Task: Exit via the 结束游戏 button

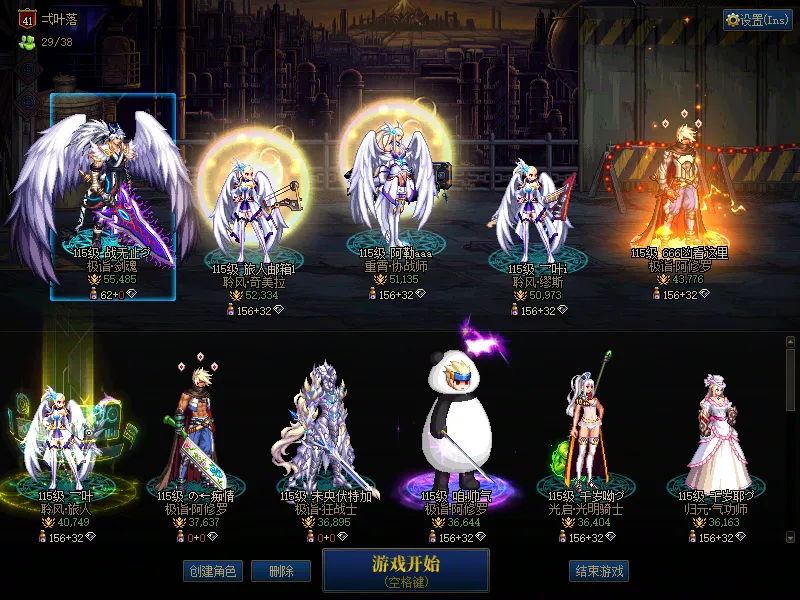Action: tap(599, 571)
